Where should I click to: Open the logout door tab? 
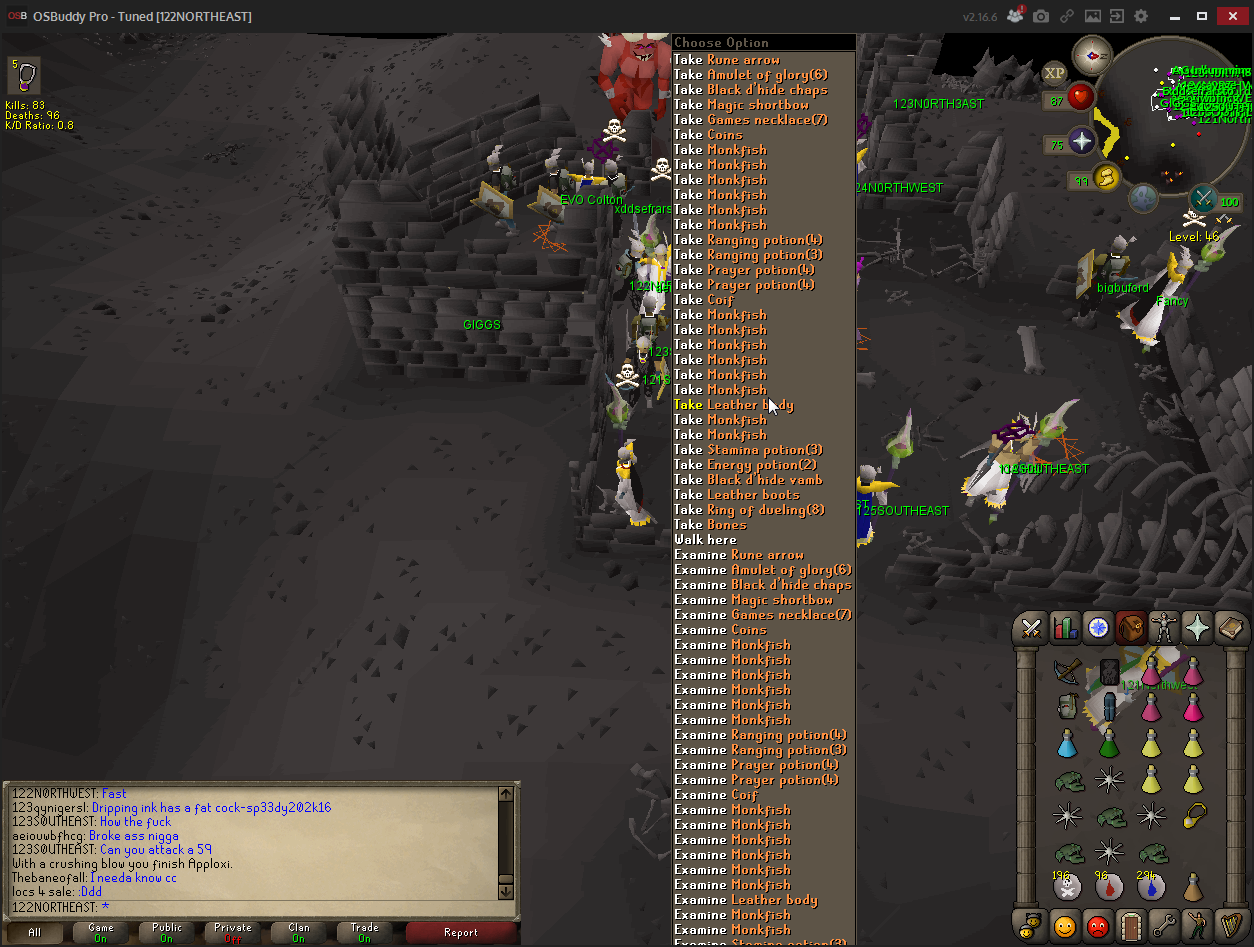[x=1131, y=925]
